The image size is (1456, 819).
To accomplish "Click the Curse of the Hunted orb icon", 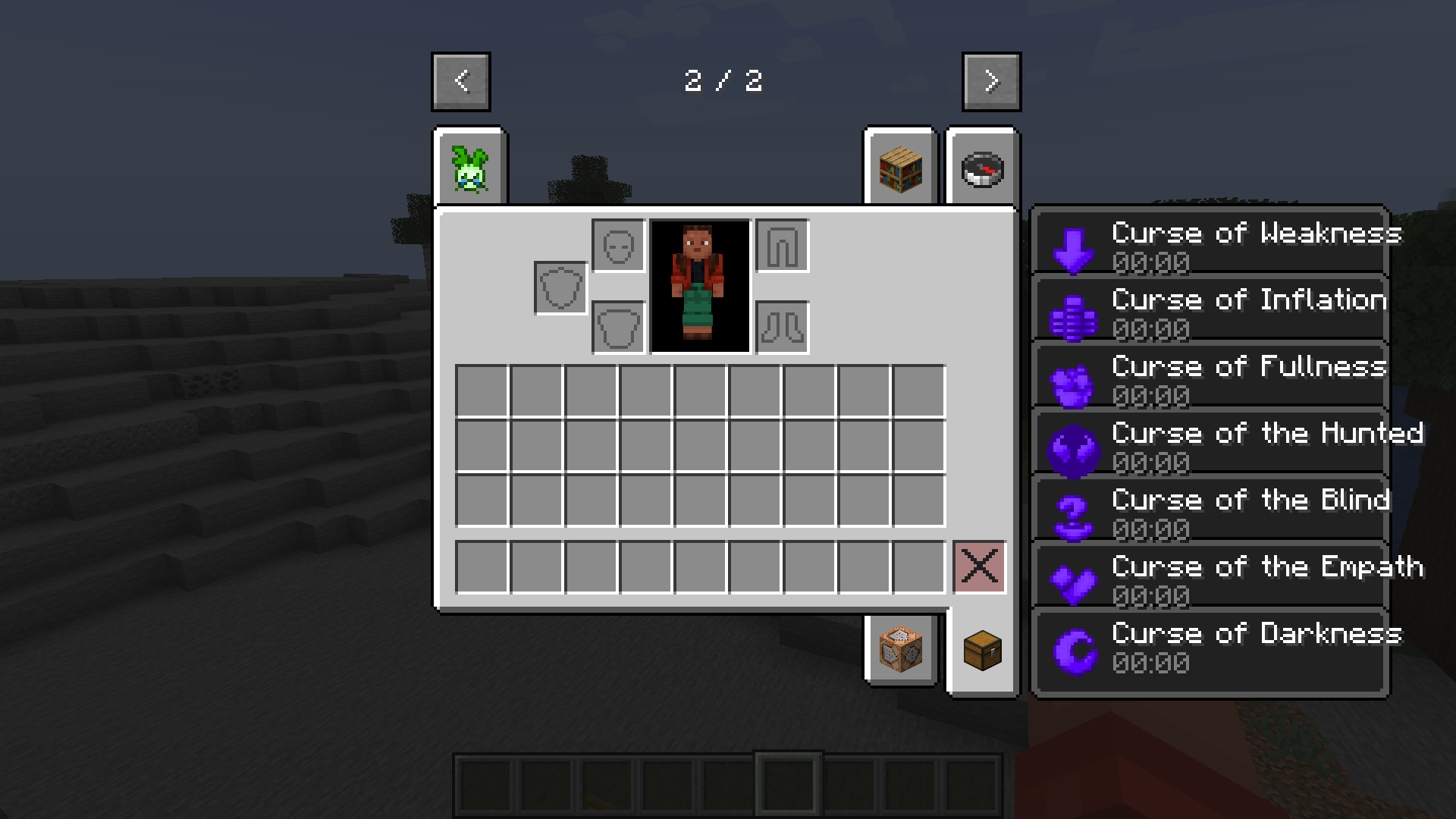I will (1074, 447).
